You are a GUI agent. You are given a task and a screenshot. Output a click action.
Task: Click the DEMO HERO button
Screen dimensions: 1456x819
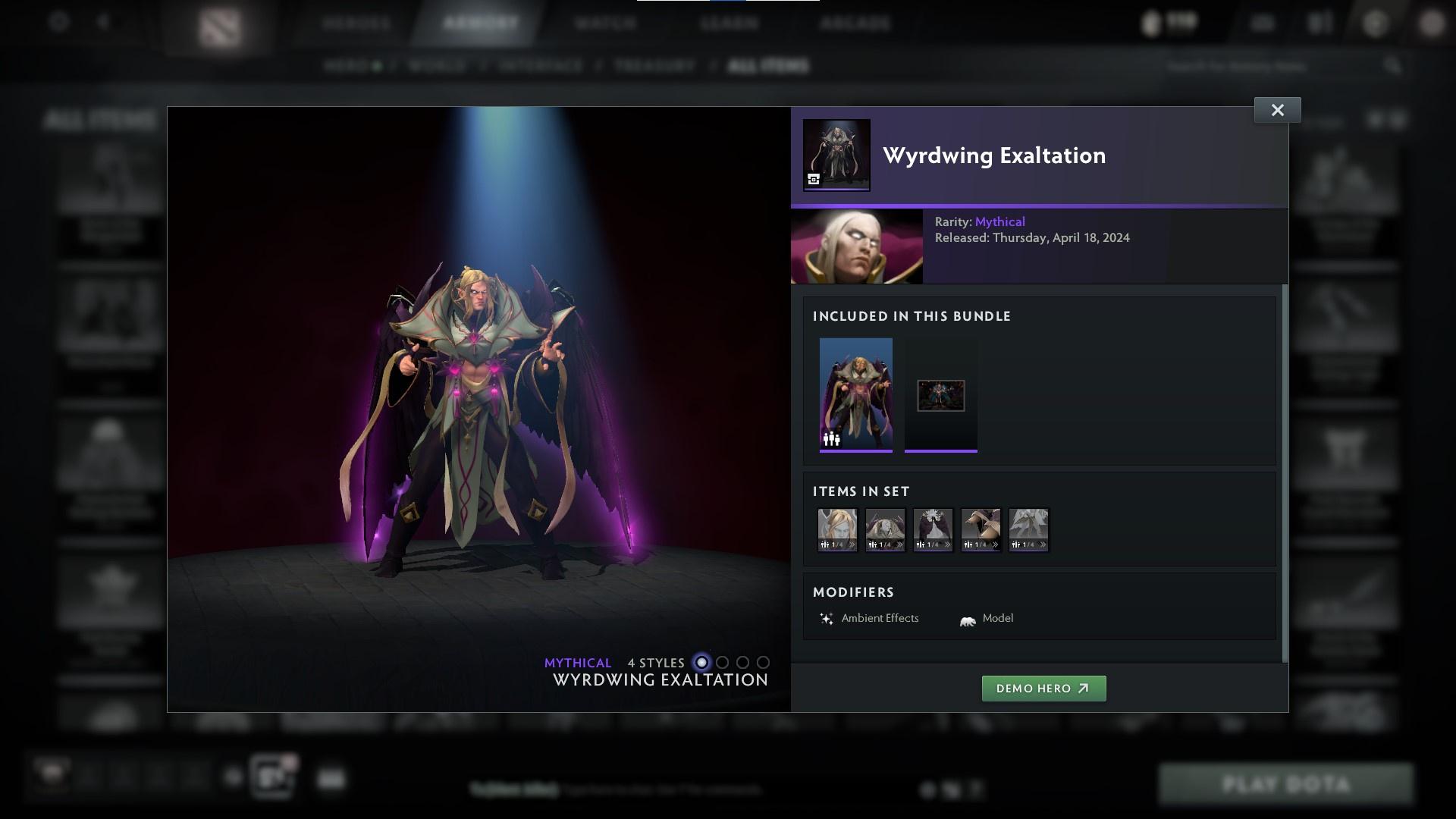[1044, 689]
